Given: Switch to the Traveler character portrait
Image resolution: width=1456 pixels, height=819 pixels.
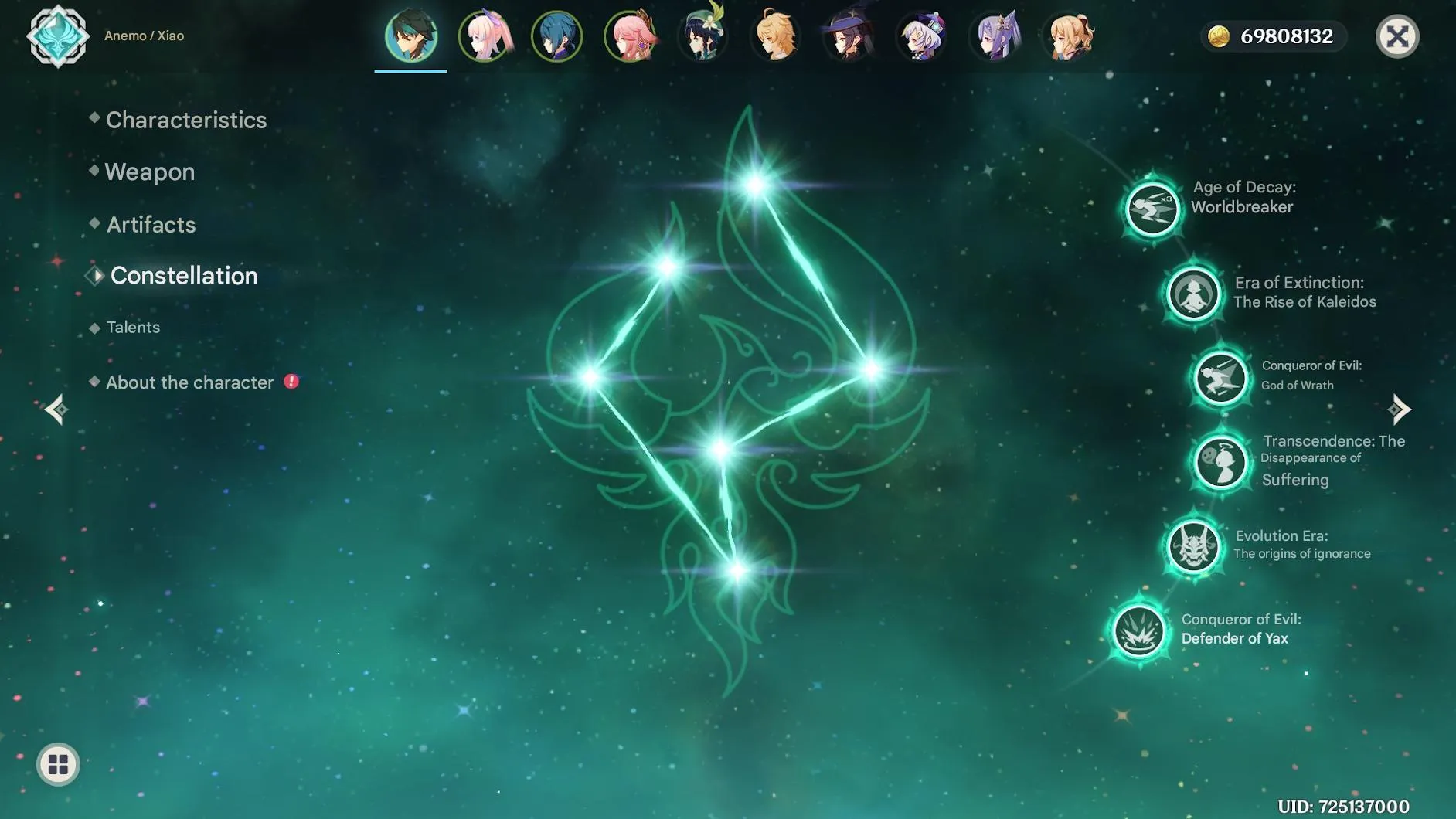Looking at the screenshot, I should pos(775,36).
